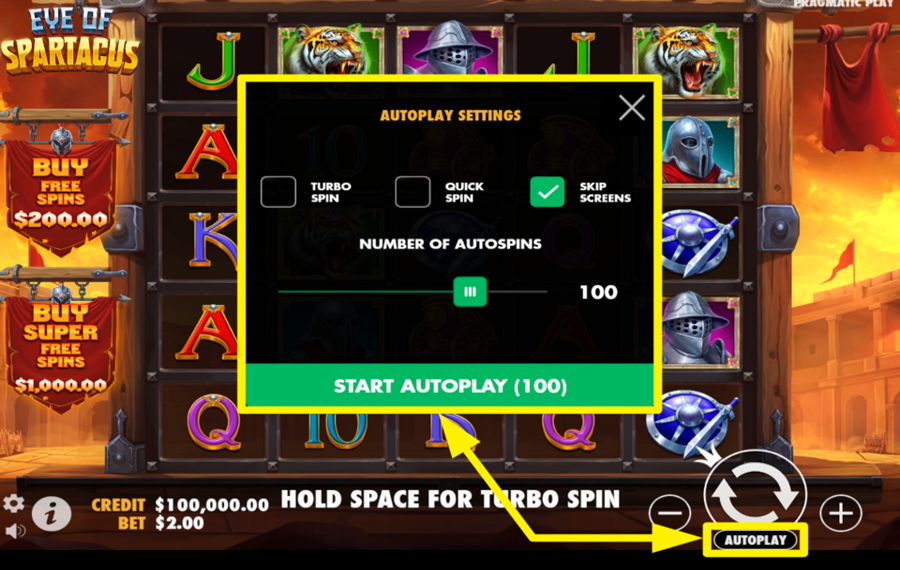Image resolution: width=900 pixels, height=570 pixels.
Task: Click the autospins slider handle
Action: [469, 292]
